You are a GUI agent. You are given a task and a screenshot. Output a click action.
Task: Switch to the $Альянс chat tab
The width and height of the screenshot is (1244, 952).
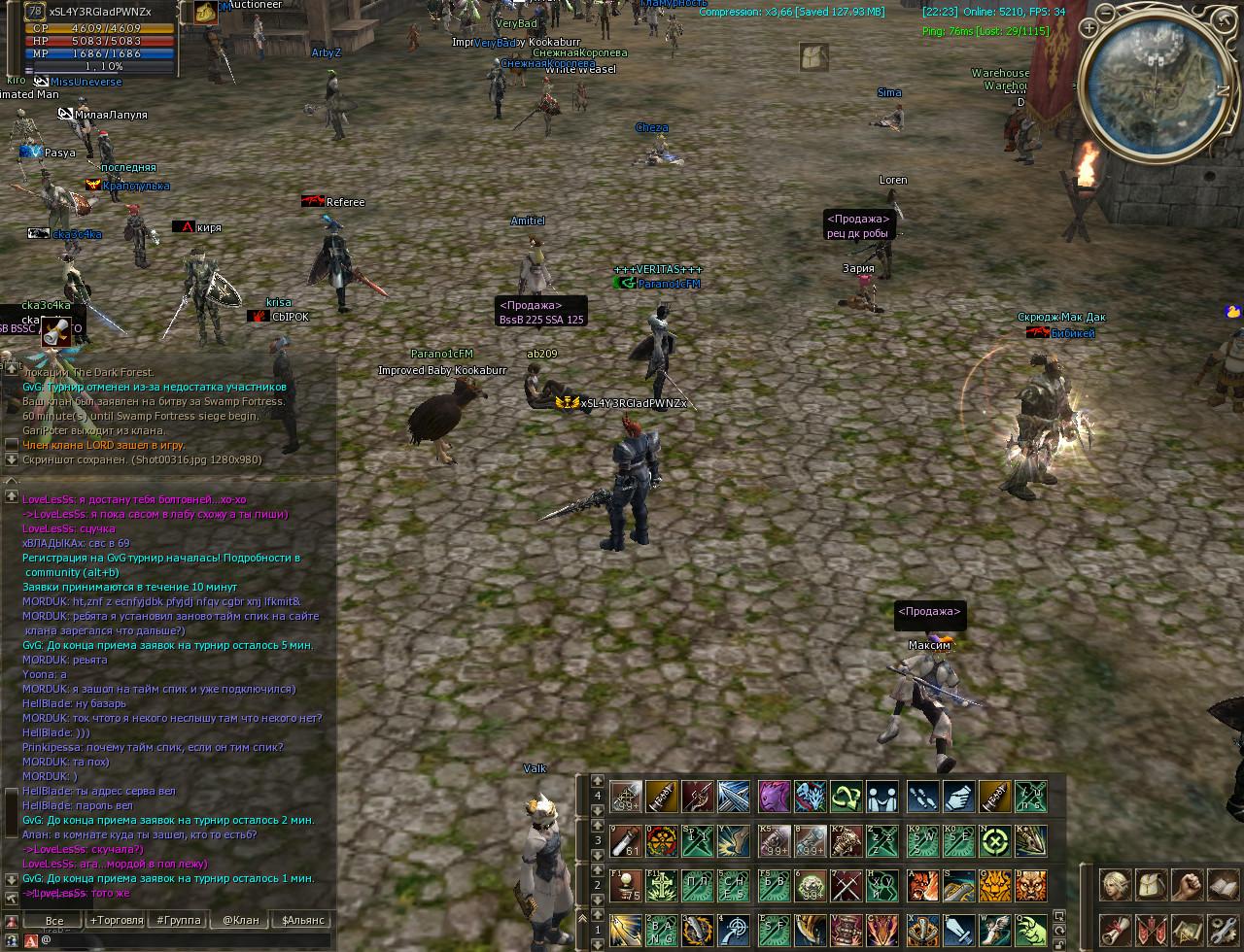(x=303, y=920)
